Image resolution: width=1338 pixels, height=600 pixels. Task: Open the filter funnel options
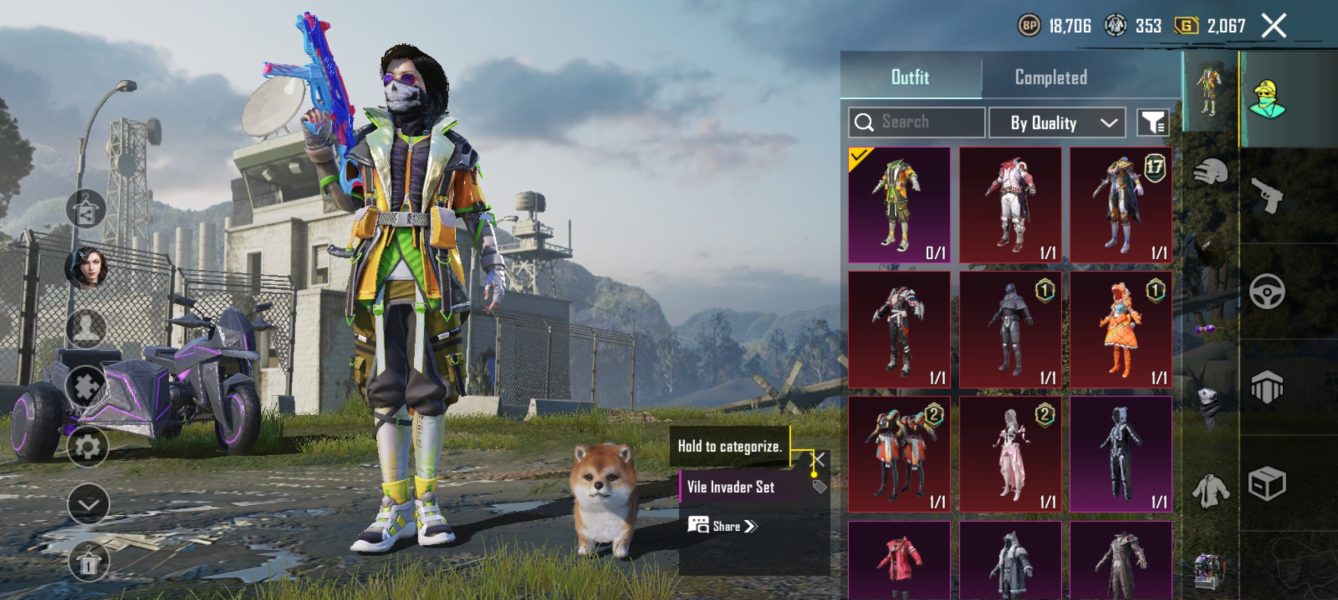pos(1153,122)
